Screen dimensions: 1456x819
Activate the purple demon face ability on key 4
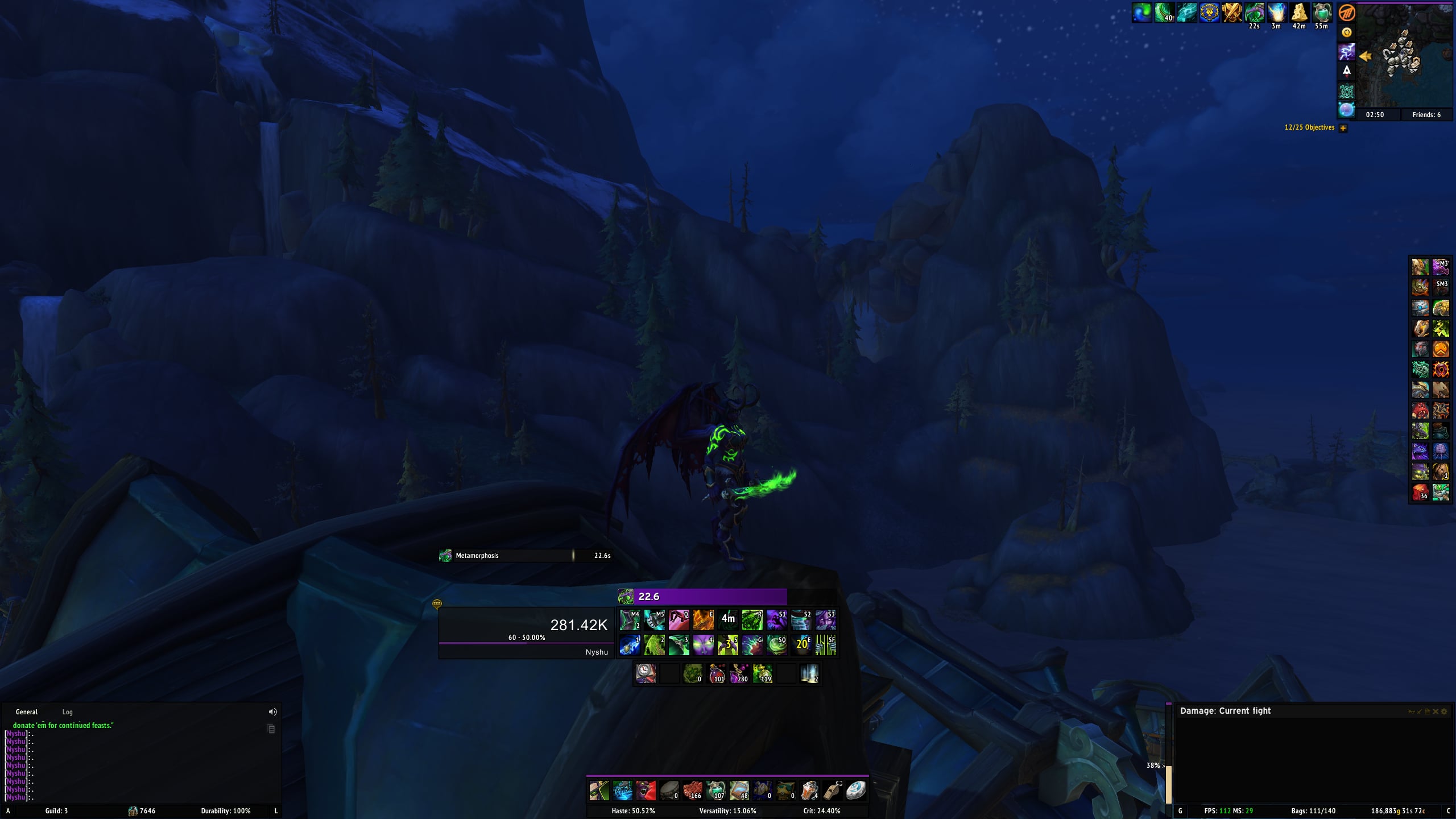[703, 645]
